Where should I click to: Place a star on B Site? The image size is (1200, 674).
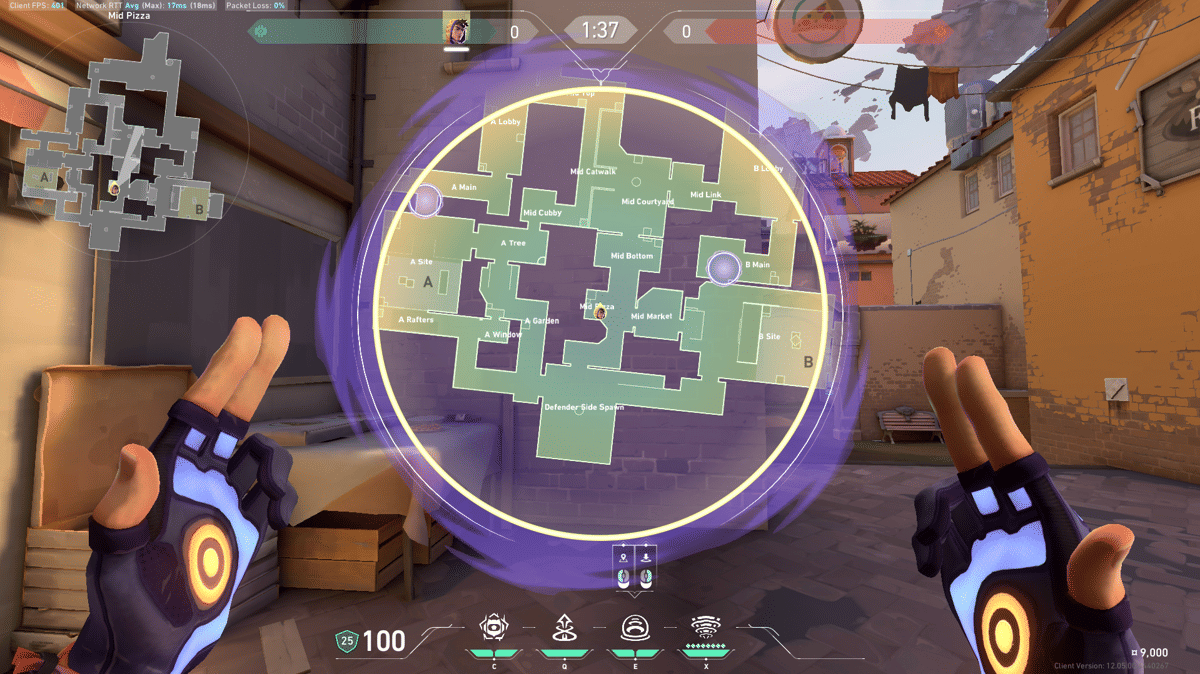click(x=770, y=337)
